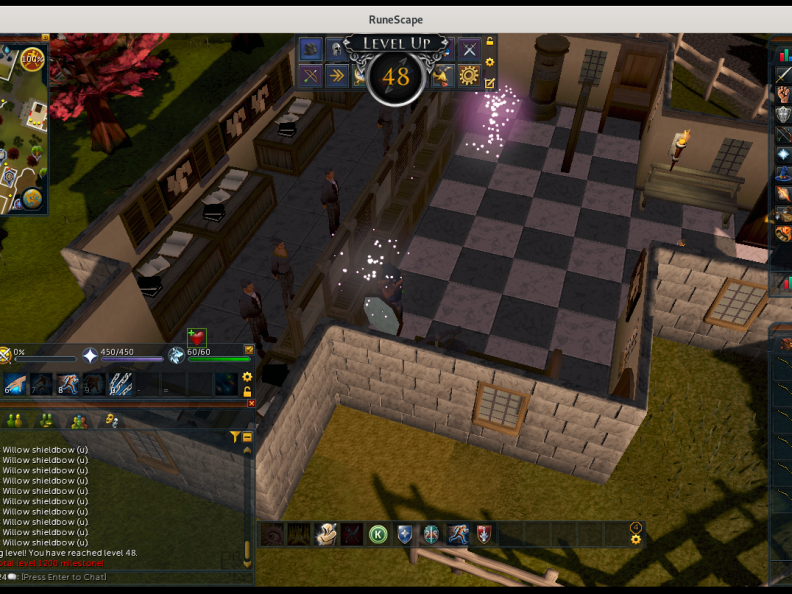
Task: Click the double yellow arrows ribbon icon
Action: 337,76
